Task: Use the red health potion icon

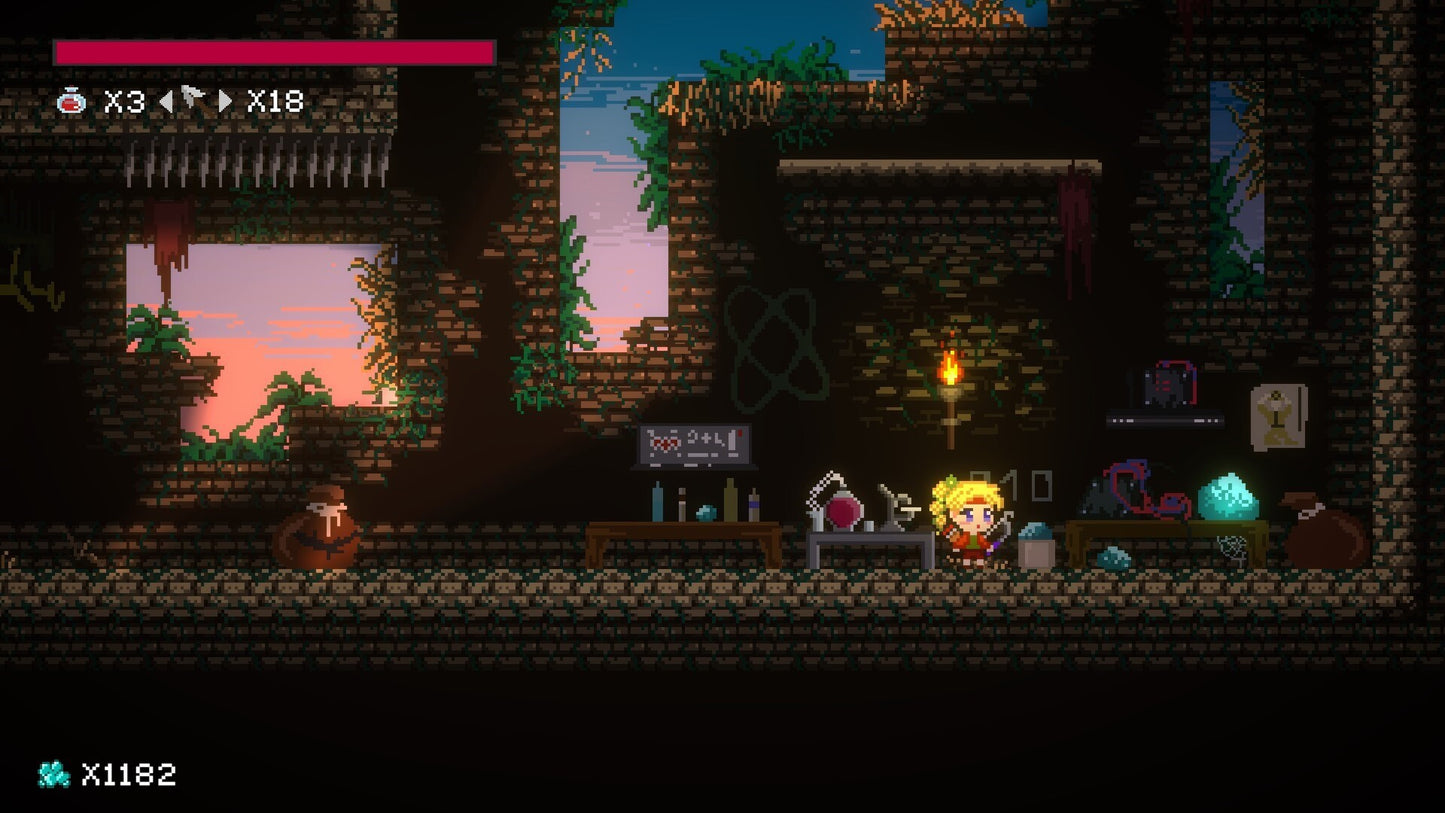Action: pos(71,101)
